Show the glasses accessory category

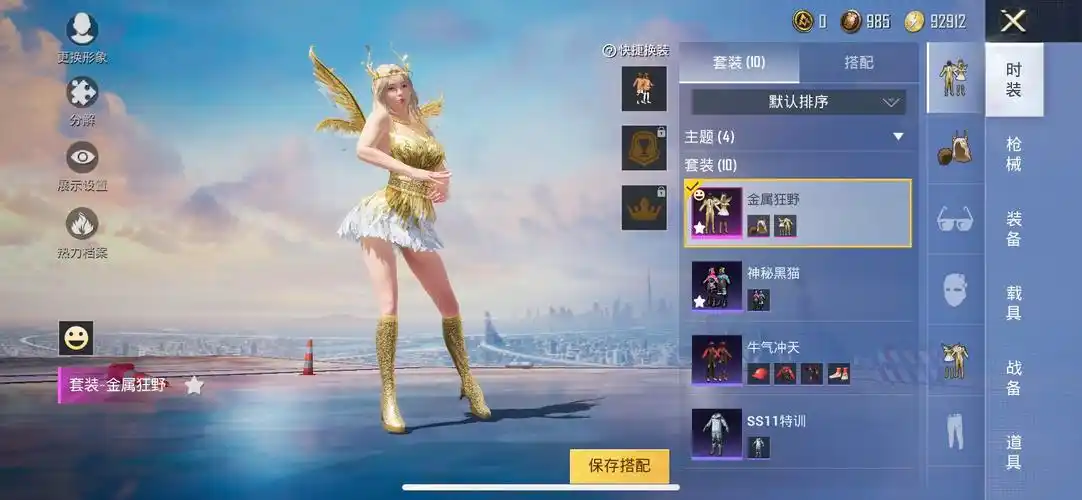[955, 219]
